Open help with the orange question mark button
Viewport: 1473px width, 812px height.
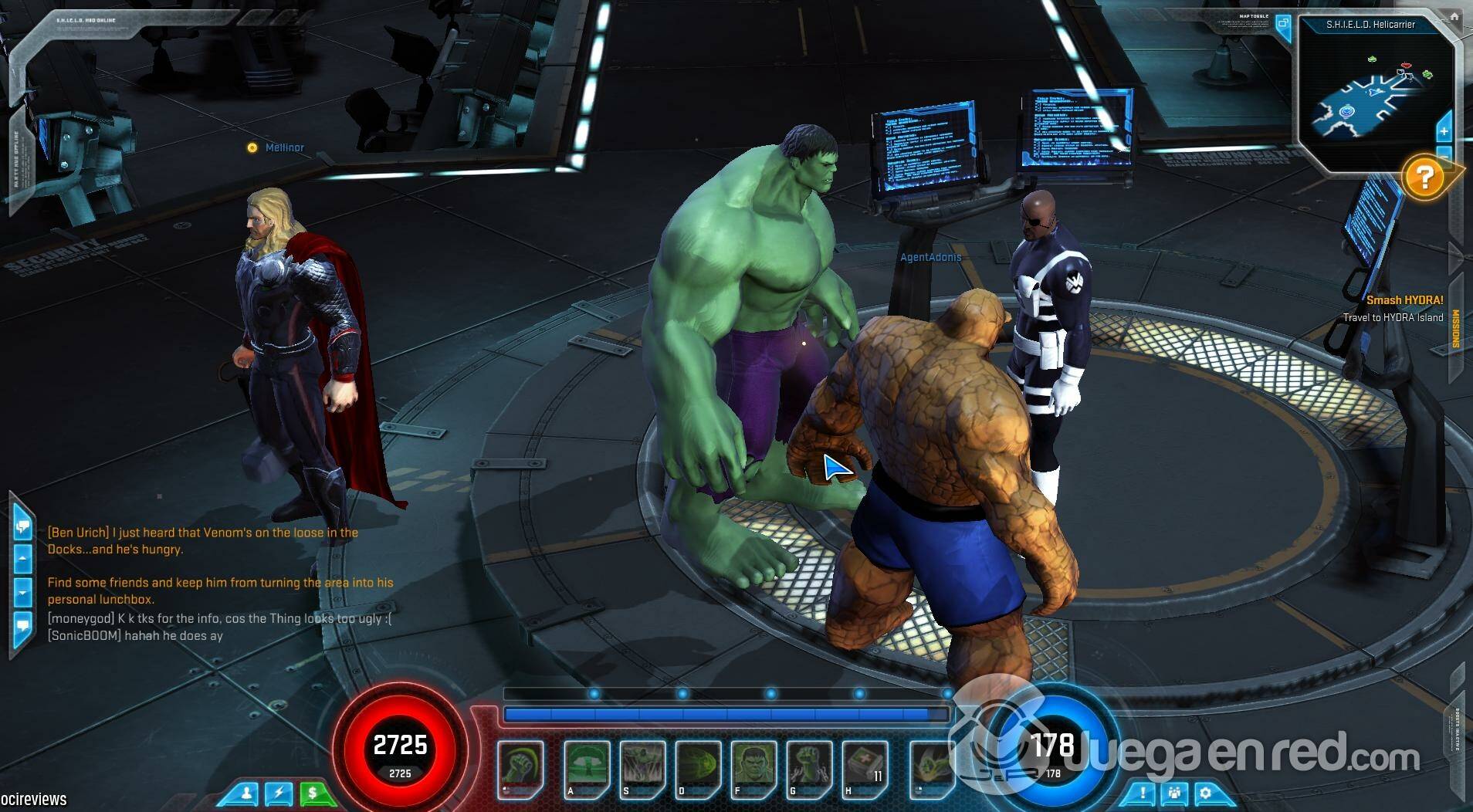pyautogui.click(x=1424, y=178)
